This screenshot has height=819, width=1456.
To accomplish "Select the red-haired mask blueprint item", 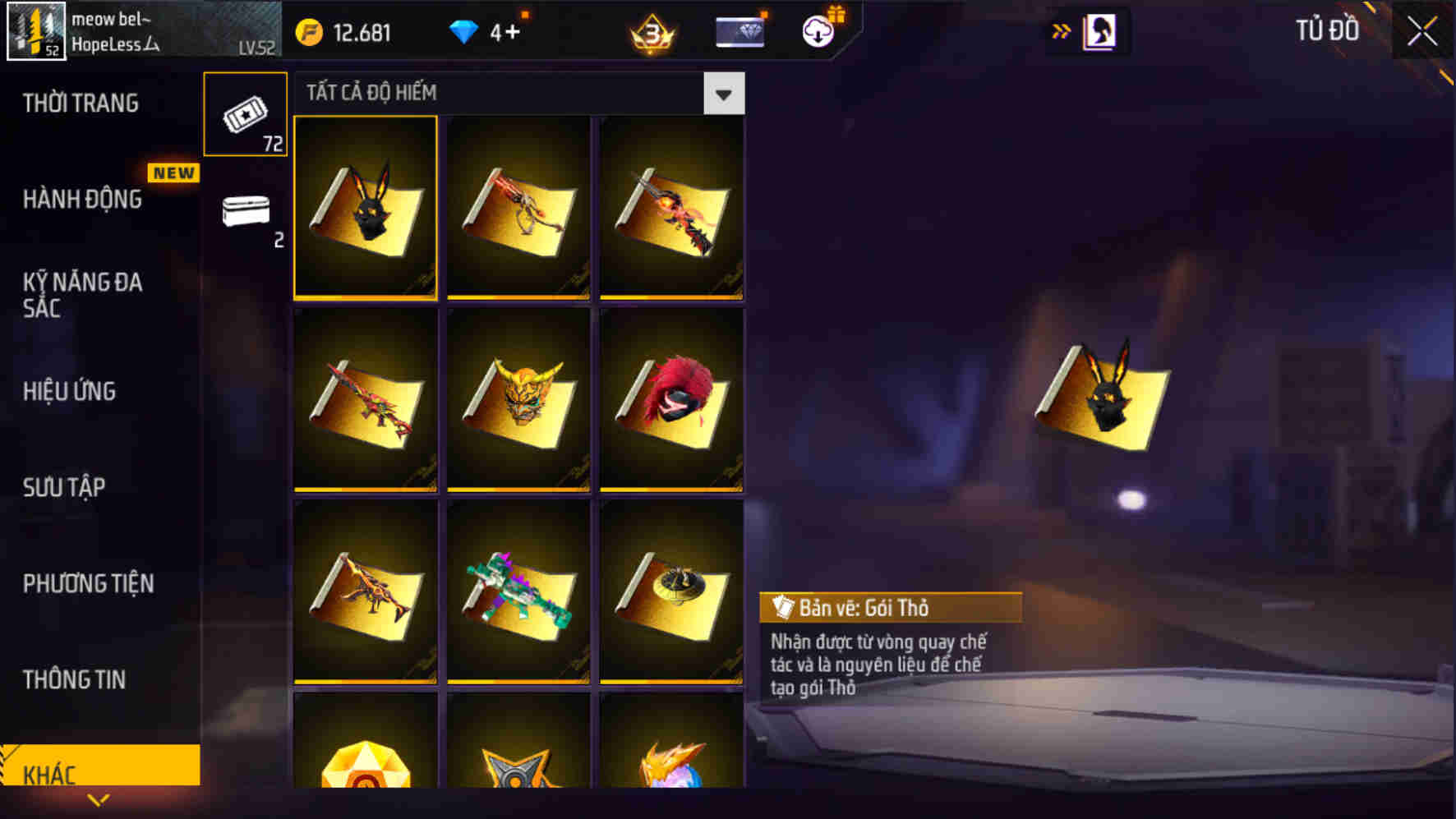I will tap(670, 400).
